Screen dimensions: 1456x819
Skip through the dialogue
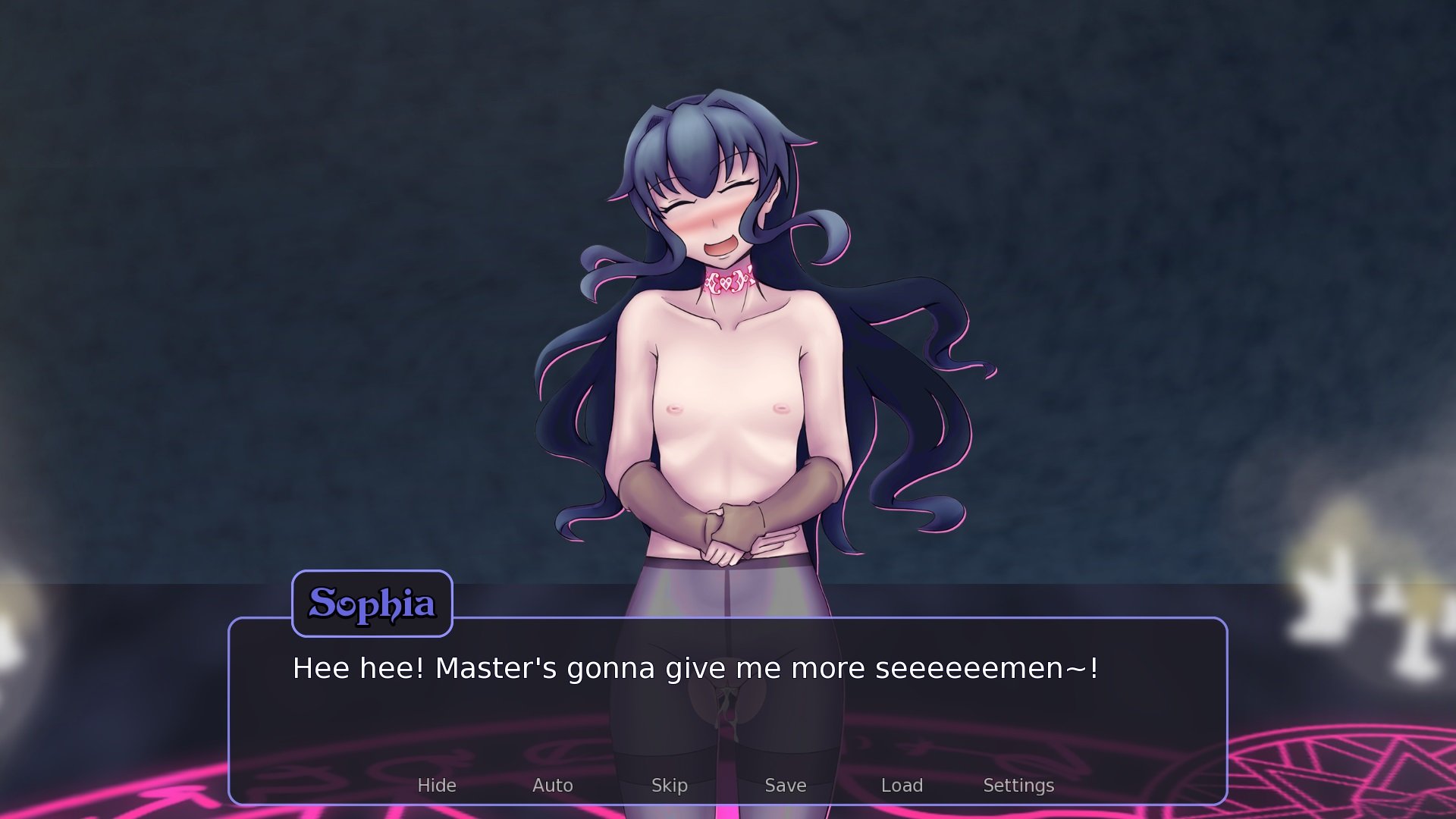coord(670,786)
